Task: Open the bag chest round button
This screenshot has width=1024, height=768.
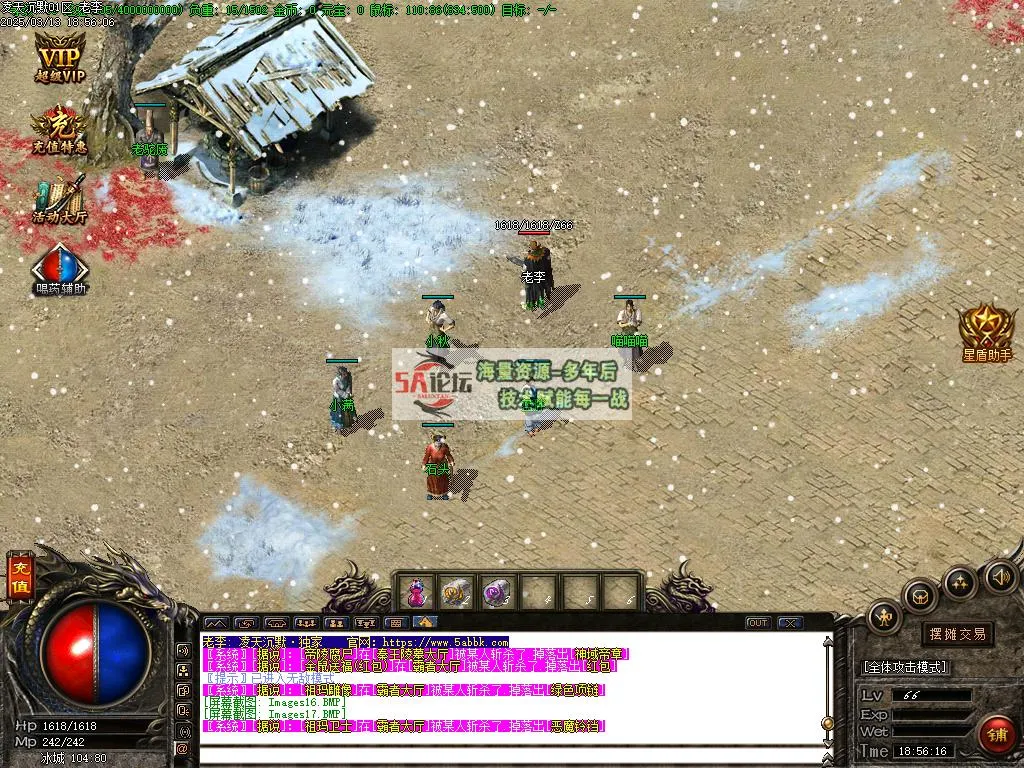Action: pyautogui.click(x=920, y=596)
